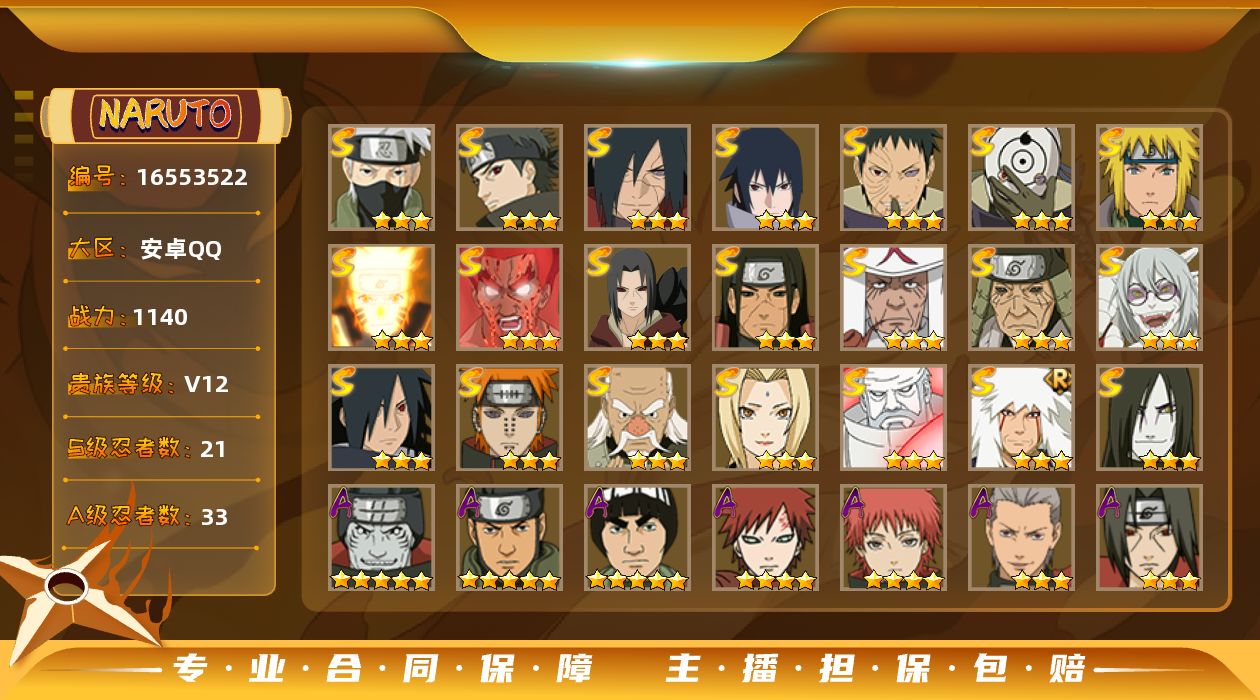Pick the white ringed-mask ninja tile
The width and height of the screenshot is (1260, 700).
click(1021, 177)
